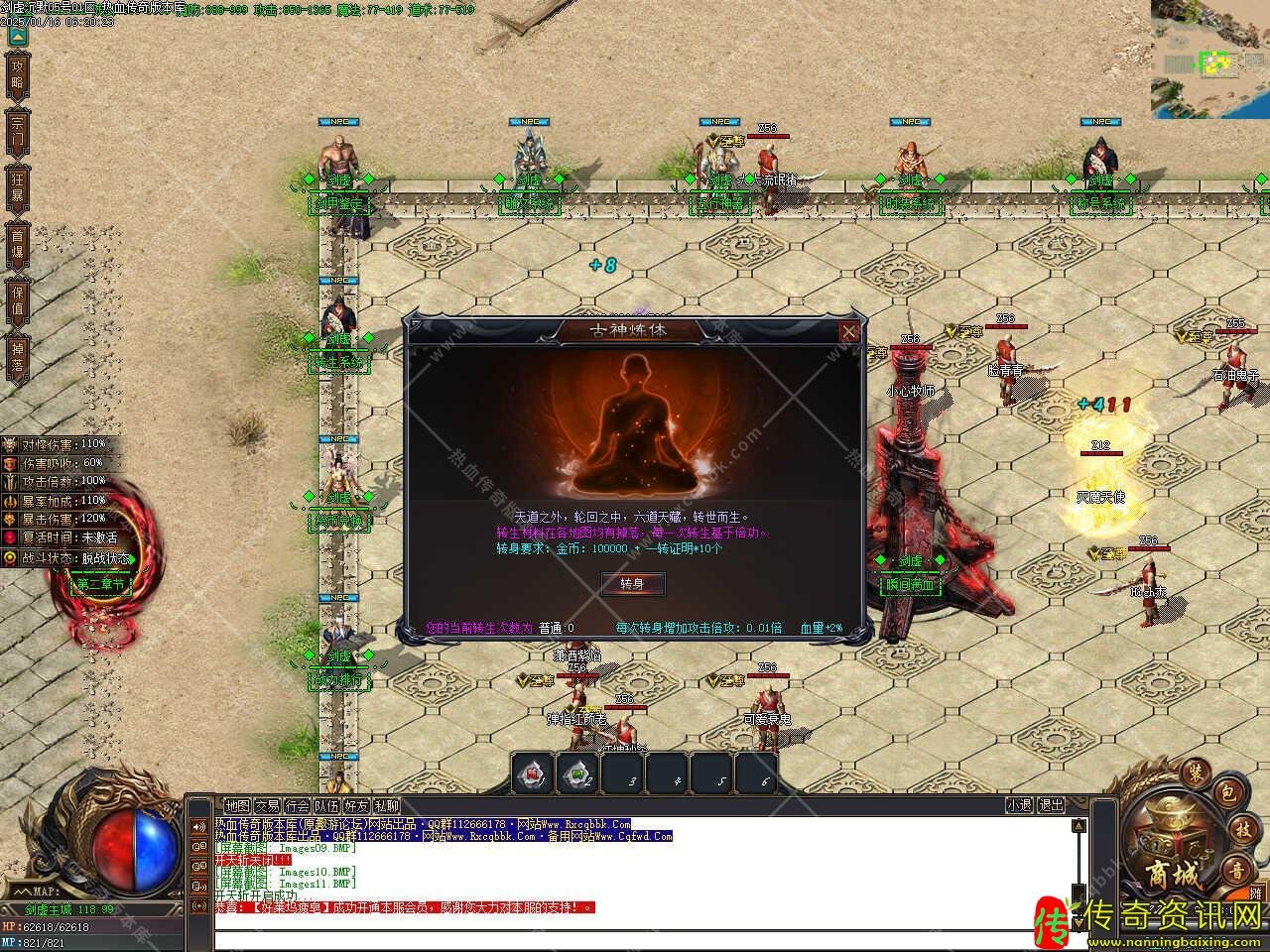Open the 好友 friends tab
The image size is (1270, 952).
(x=356, y=805)
